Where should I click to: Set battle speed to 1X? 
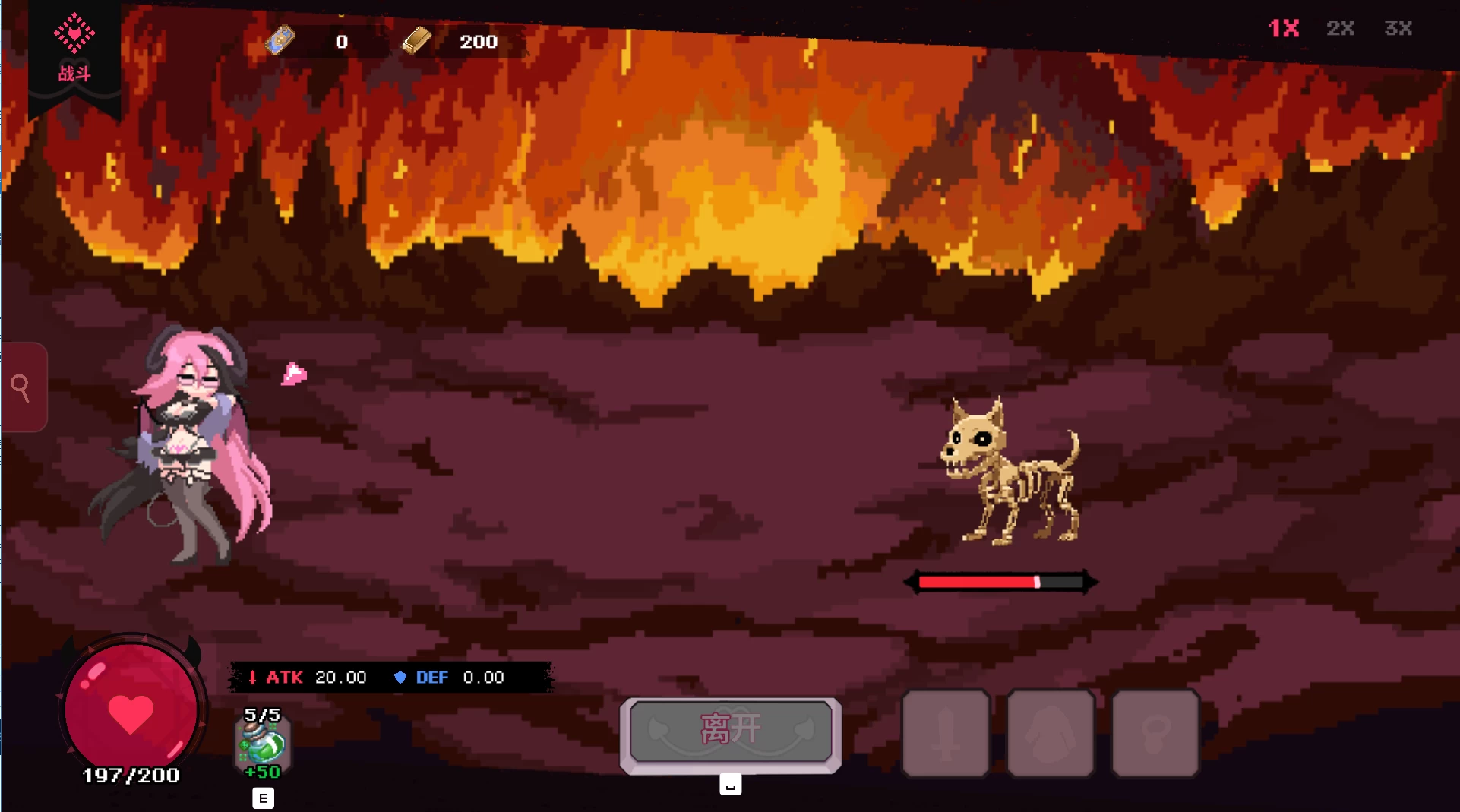1284,29
